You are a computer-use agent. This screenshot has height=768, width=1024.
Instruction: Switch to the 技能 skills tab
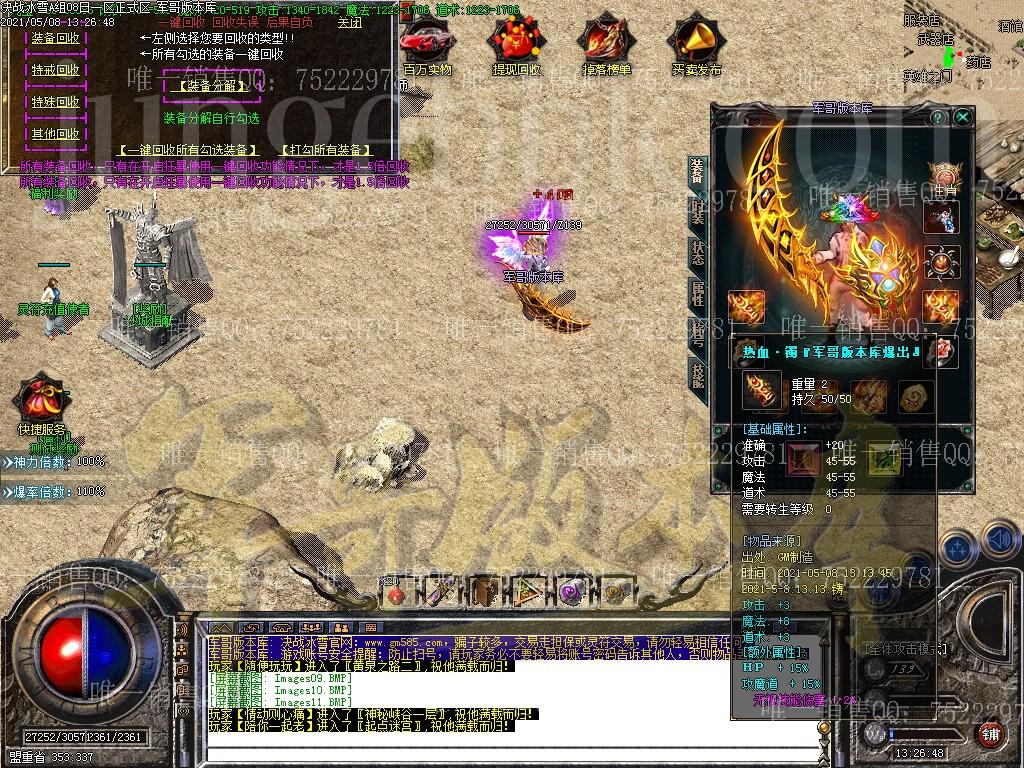tap(697, 376)
